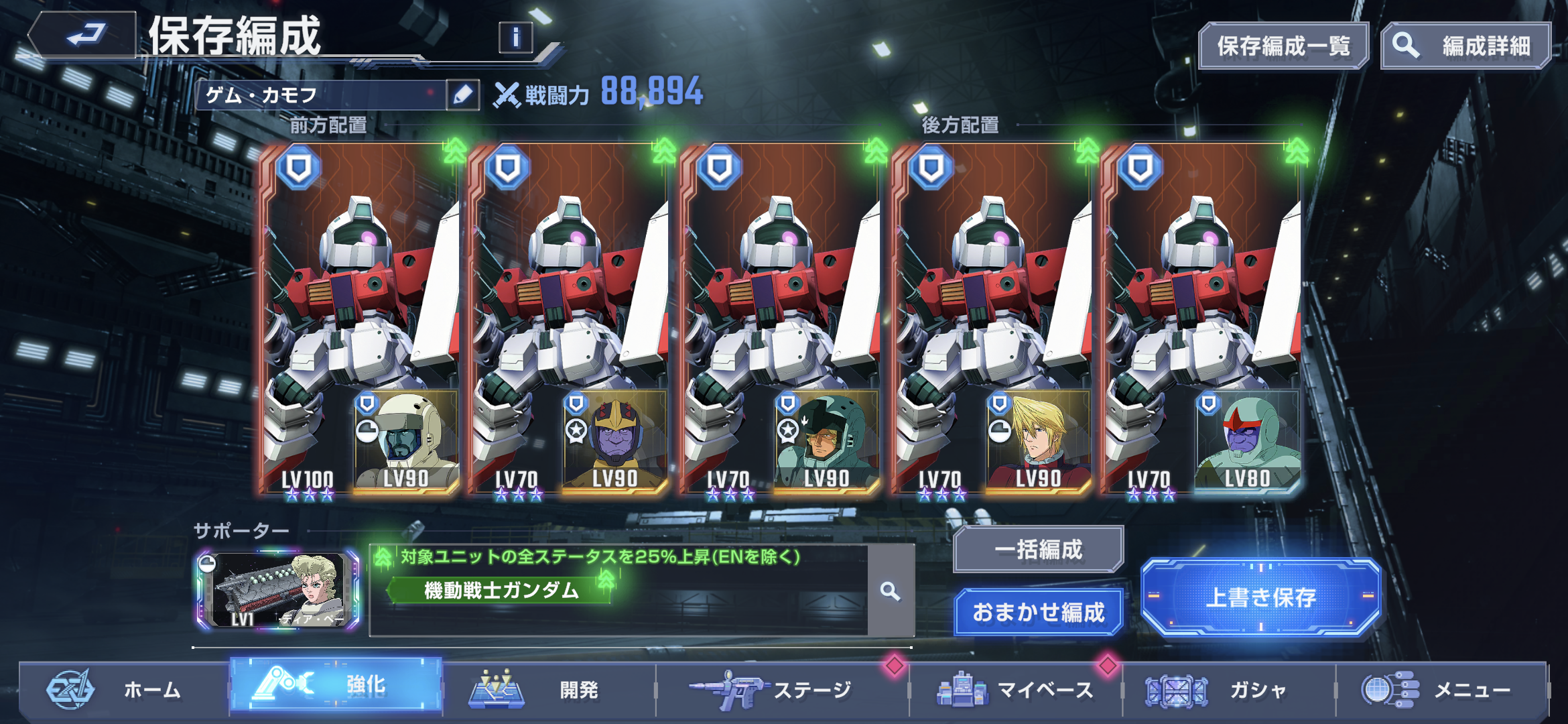This screenshot has height=724, width=1568.
Task: Open the ステージ tab
Action: click(x=781, y=689)
